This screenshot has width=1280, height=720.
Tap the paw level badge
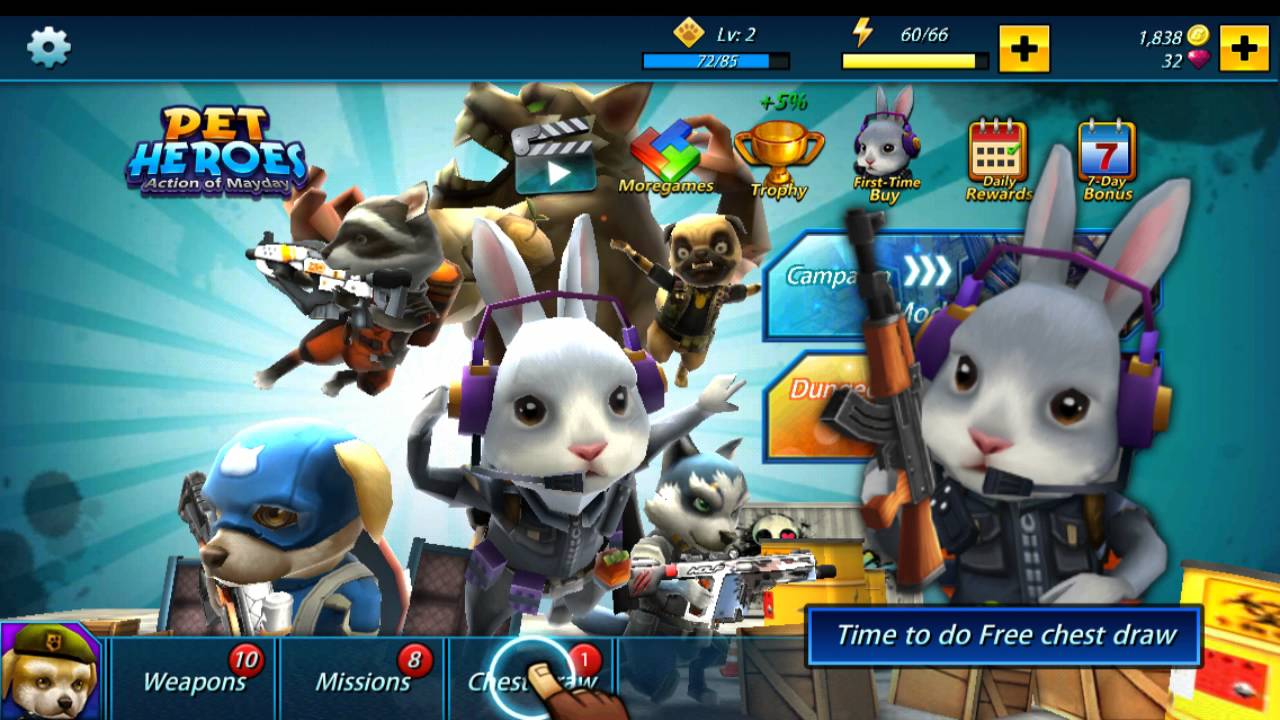688,31
